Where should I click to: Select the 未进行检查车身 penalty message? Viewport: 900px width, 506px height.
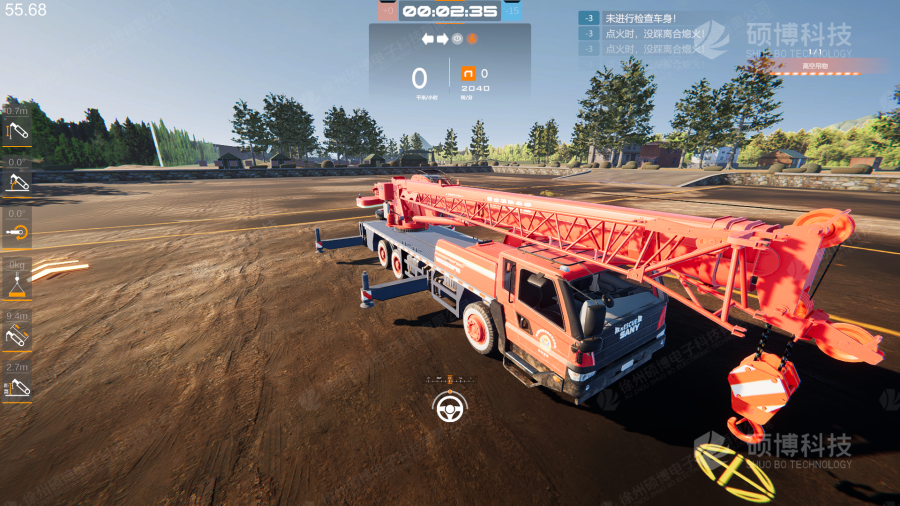(x=640, y=18)
